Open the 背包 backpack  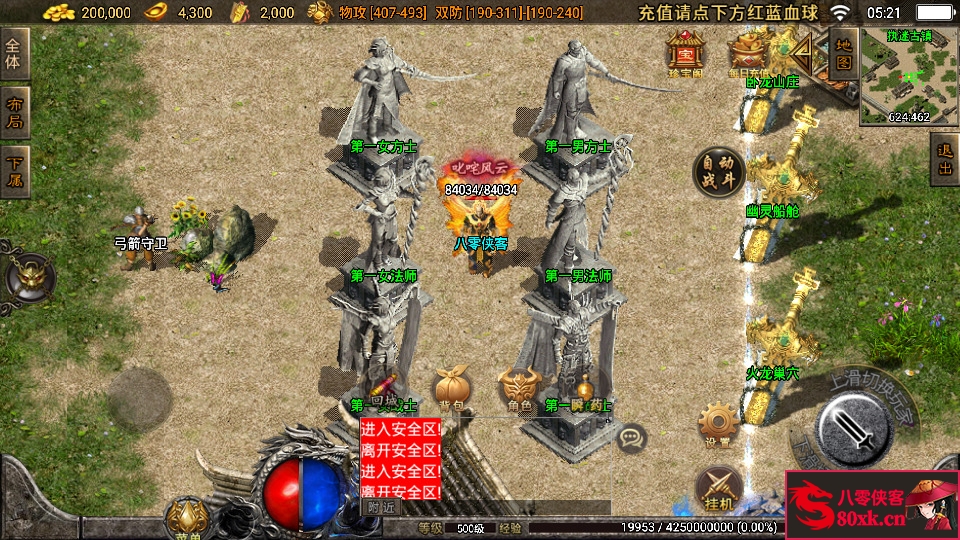click(450, 388)
